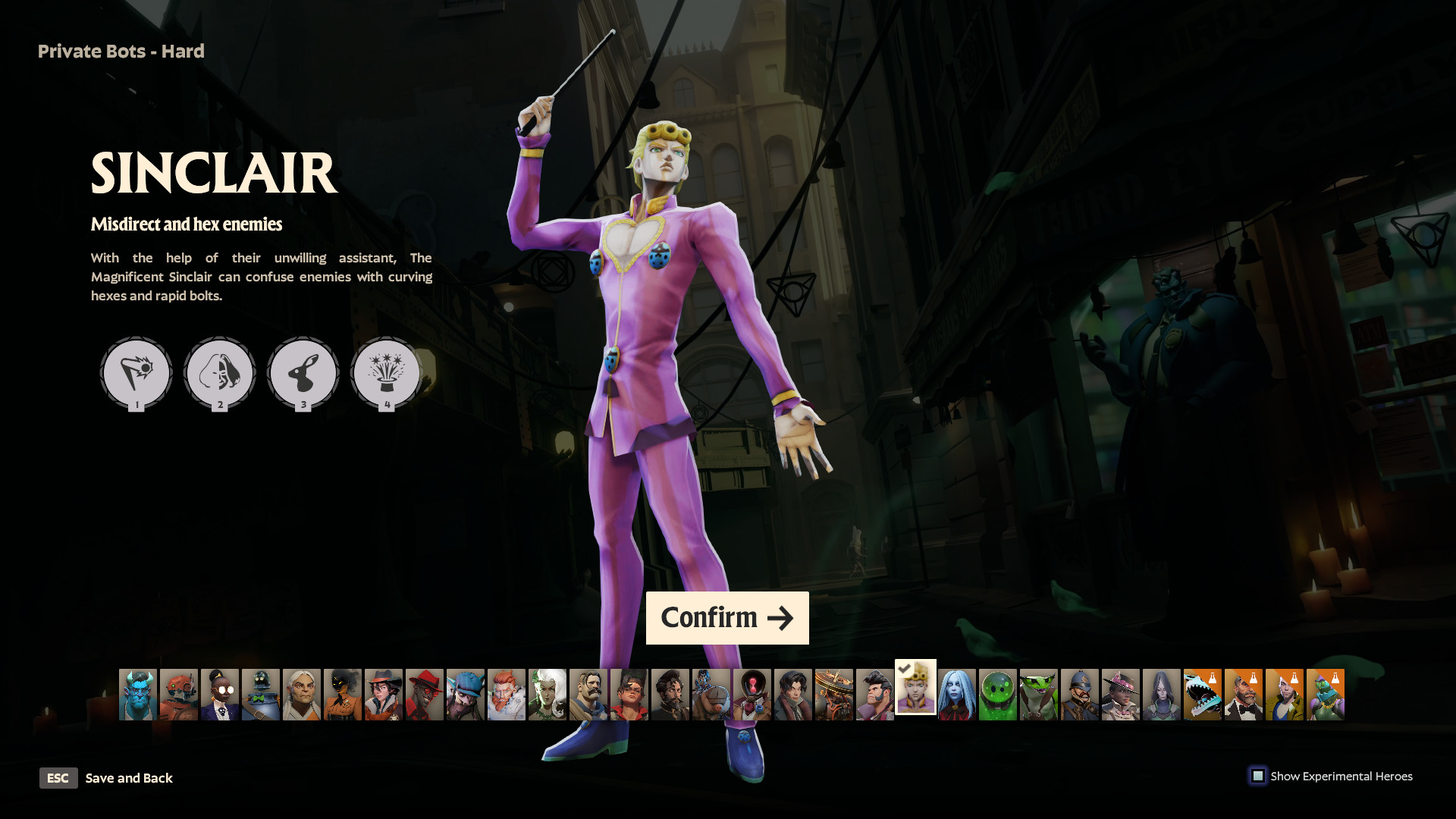1456x819 pixels.
Task: Select the robot with green bow tie
Action: click(261, 695)
